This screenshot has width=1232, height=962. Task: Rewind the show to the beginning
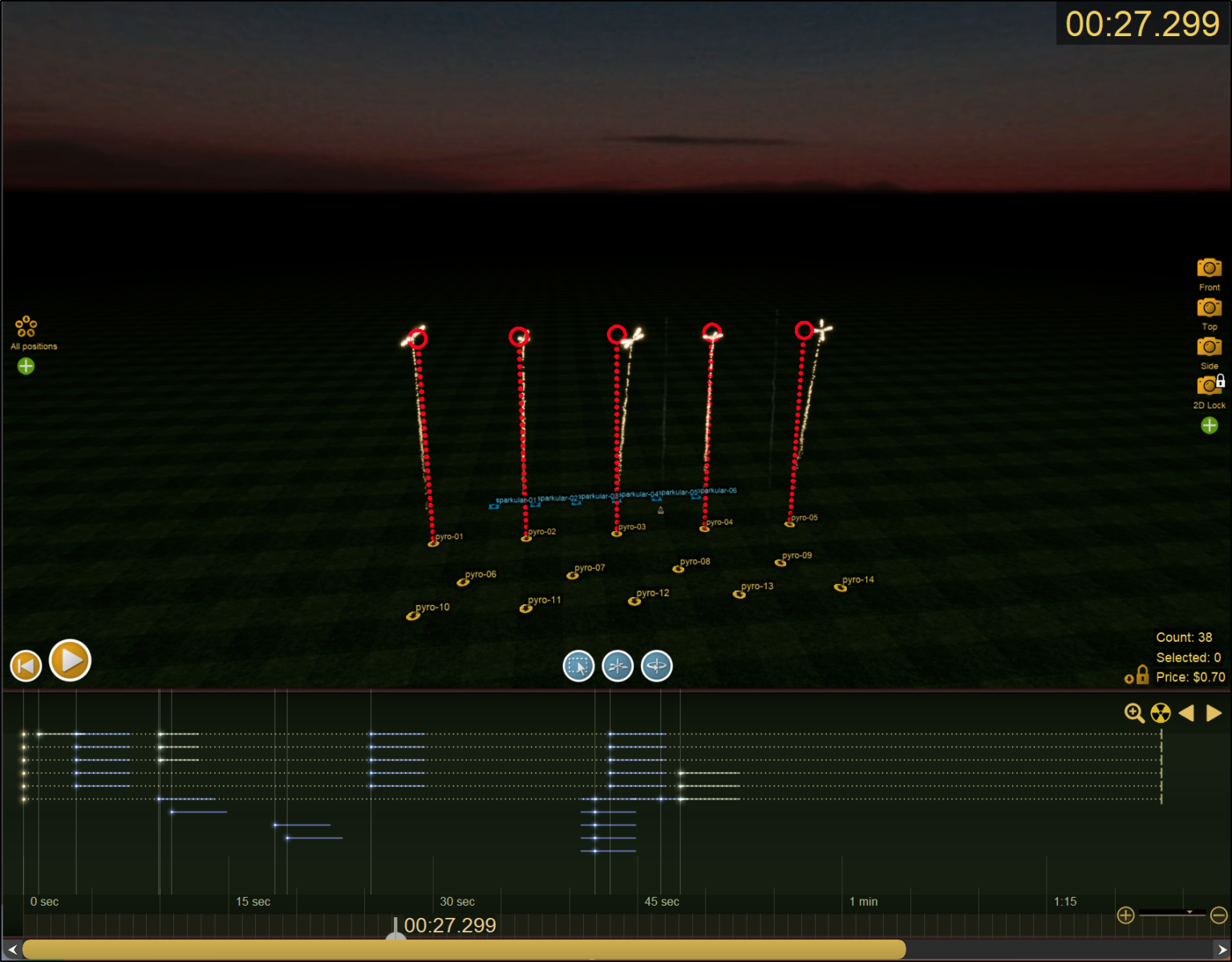pyautogui.click(x=26, y=666)
